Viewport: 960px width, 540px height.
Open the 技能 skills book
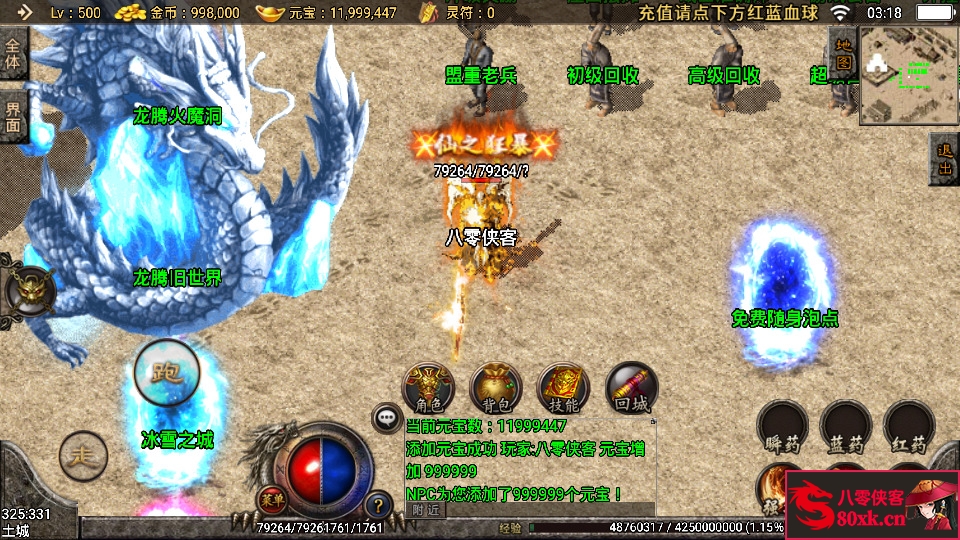(564, 388)
